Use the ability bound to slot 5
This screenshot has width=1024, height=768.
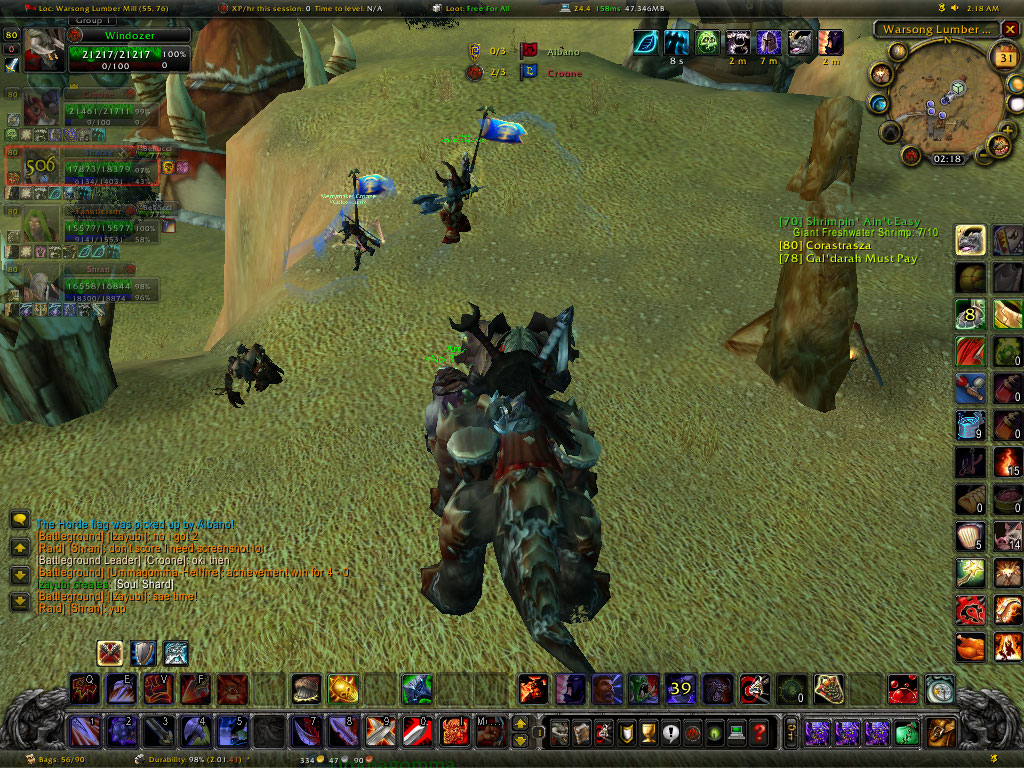(x=231, y=732)
